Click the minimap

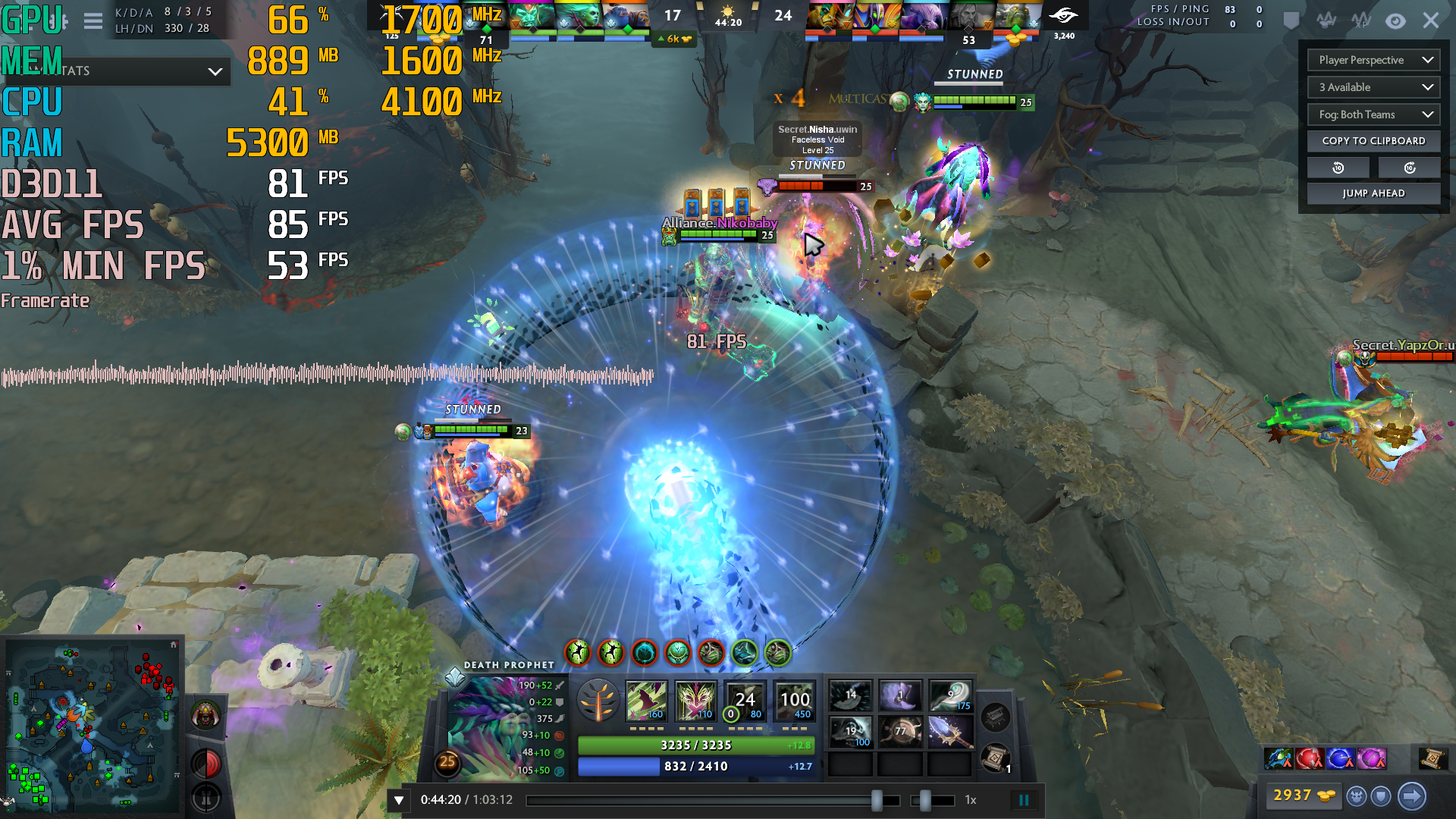93,724
